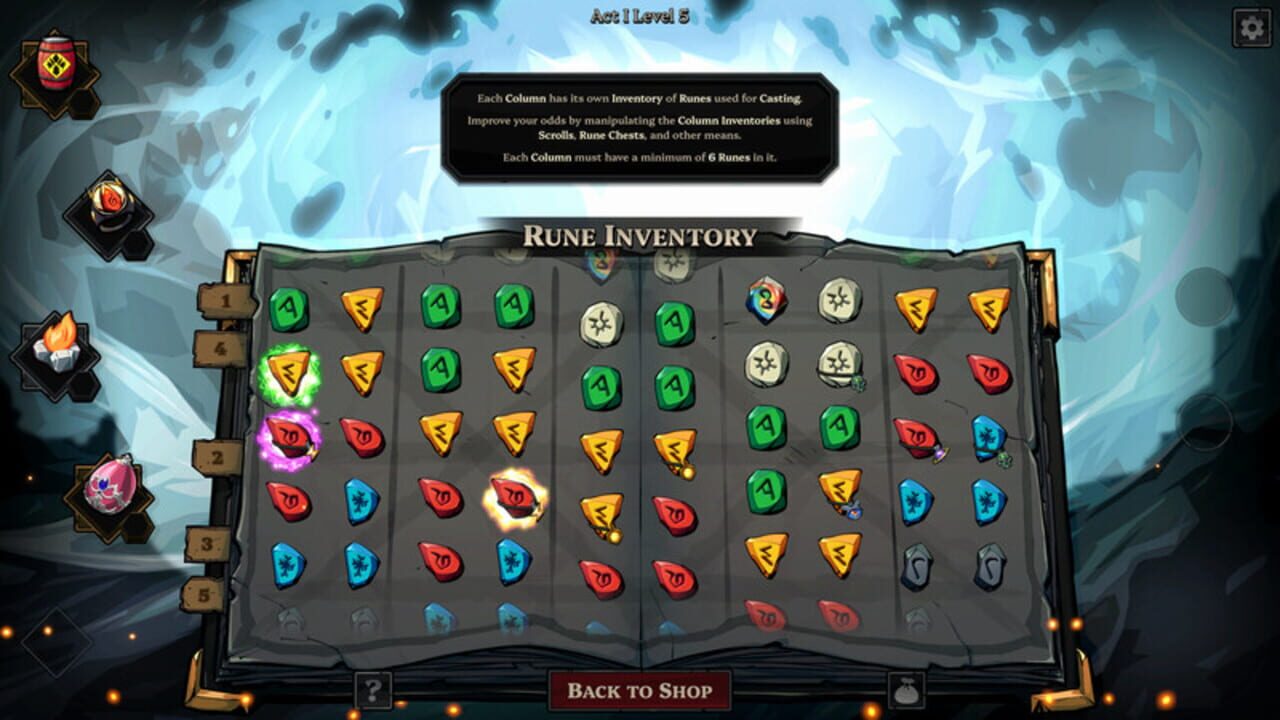Expand column bookmark 5
The height and width of the screenshot is (720, 1280).
pyautogui.click(x=205, y=593)
